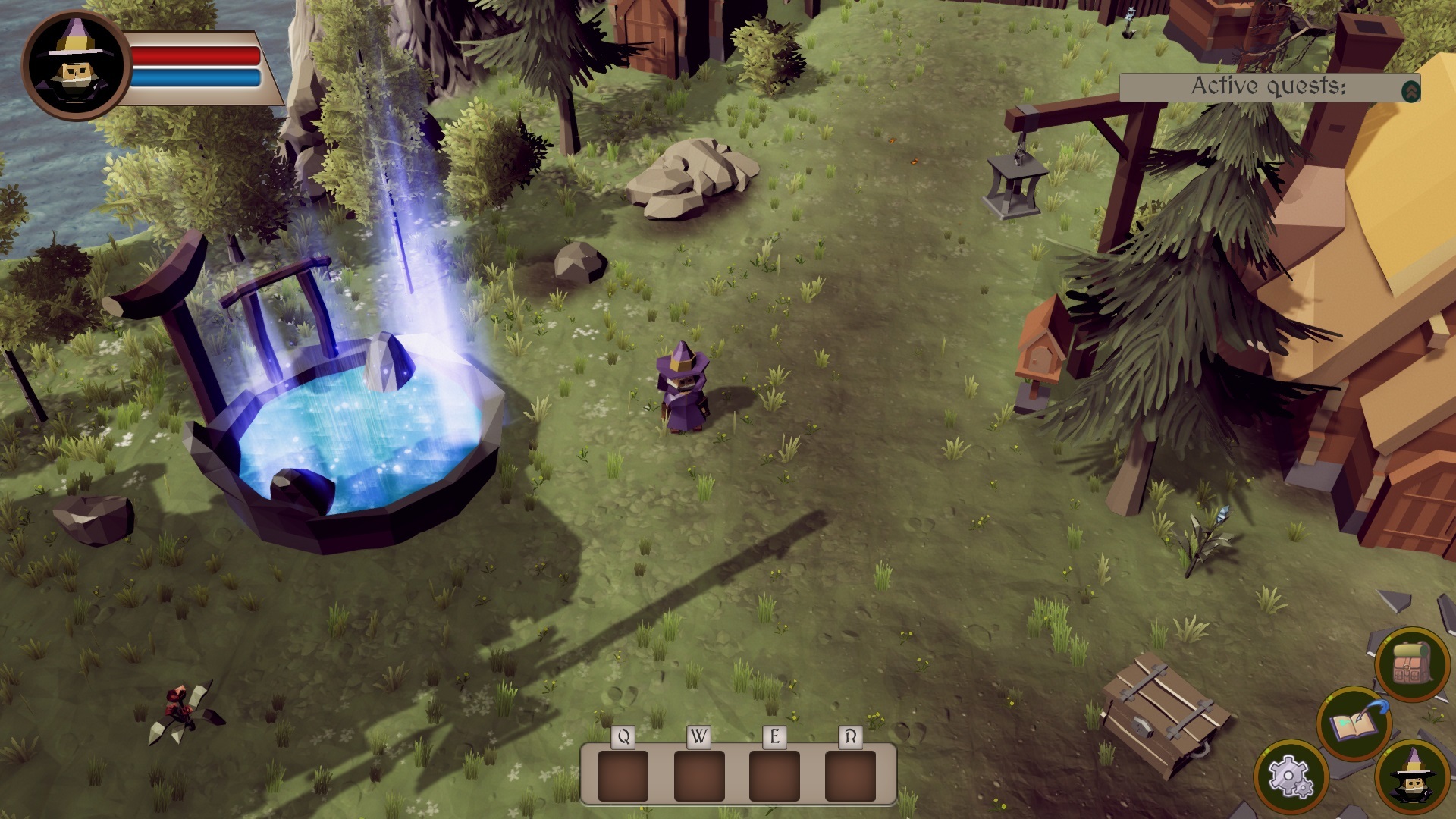Click the wizard portrait in the health frame
The width and height of the screenshot is (1456, 819).
76,65
